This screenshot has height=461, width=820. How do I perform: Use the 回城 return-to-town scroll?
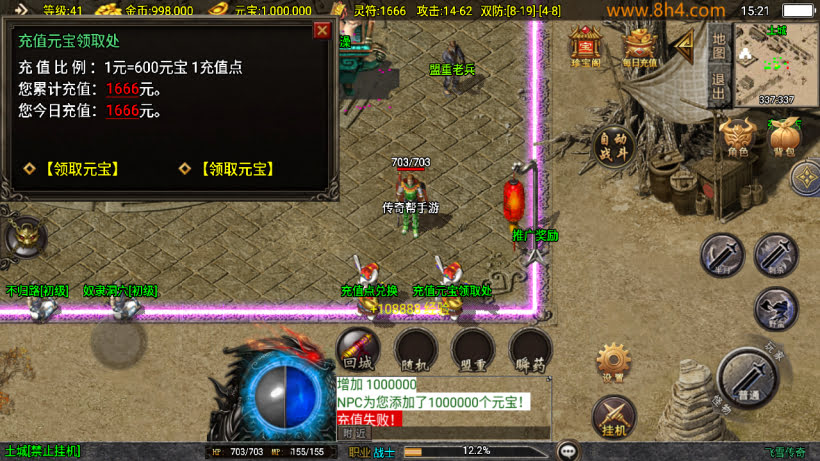tap(357, 351)
